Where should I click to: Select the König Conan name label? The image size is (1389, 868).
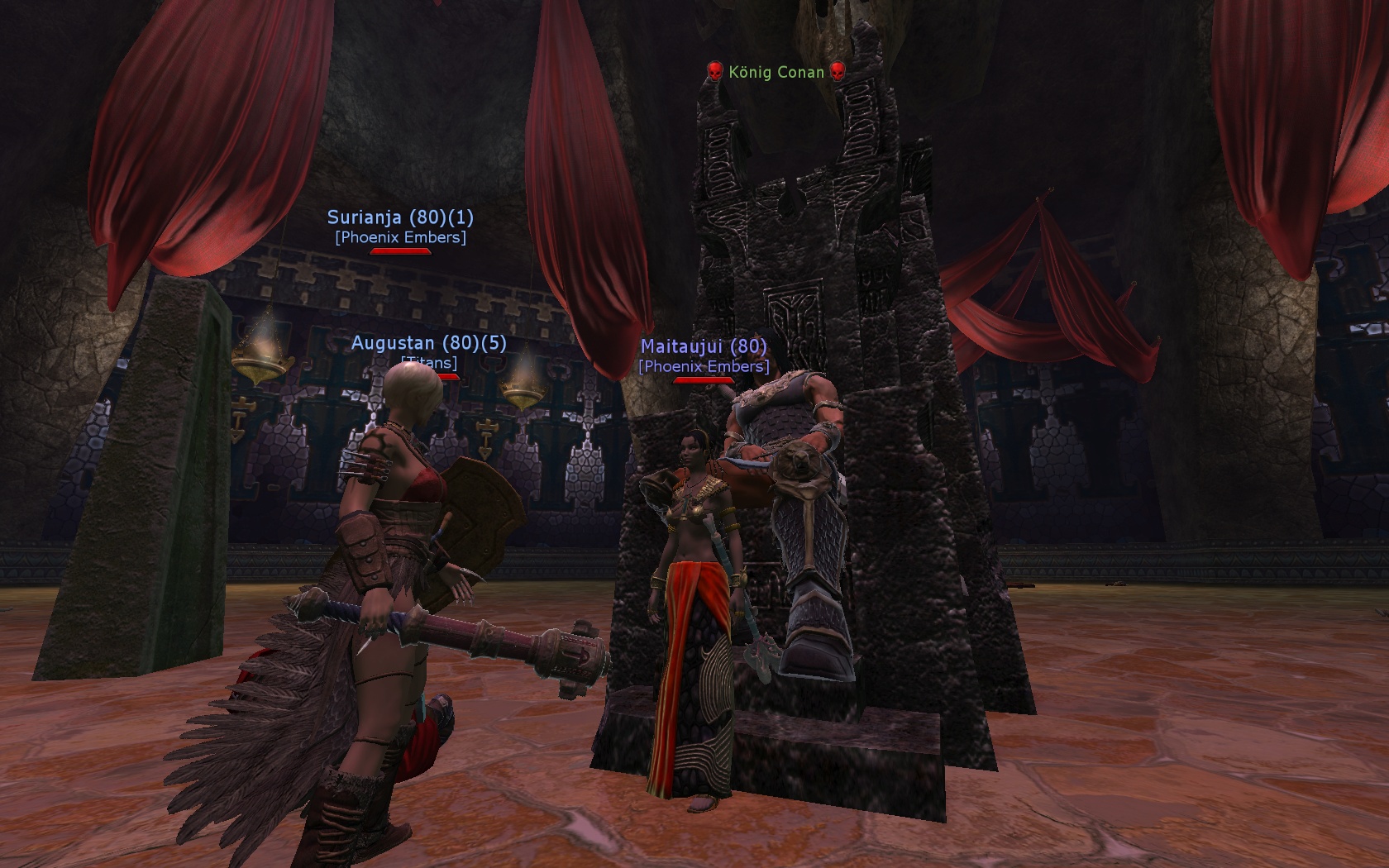[776, 73]
